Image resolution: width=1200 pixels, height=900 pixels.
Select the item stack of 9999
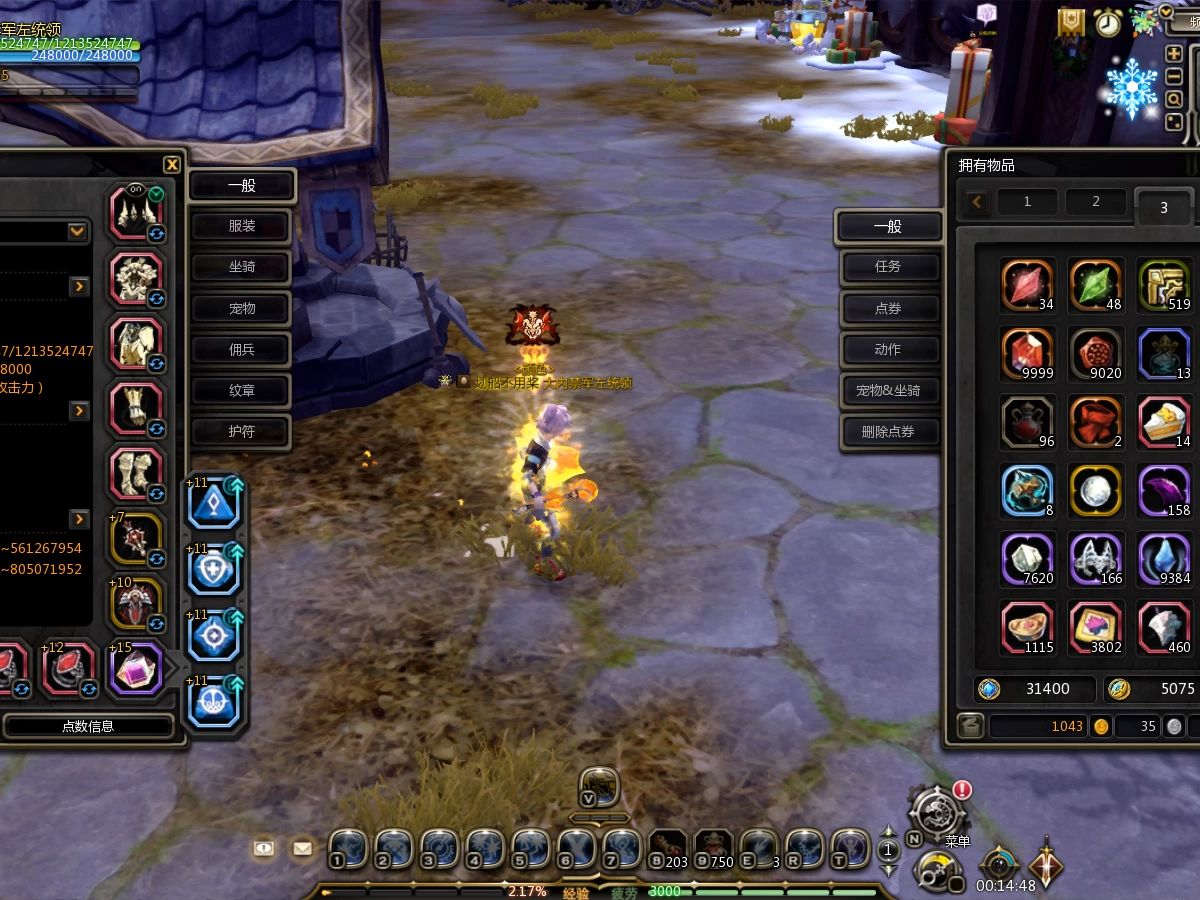point(1027,353)
